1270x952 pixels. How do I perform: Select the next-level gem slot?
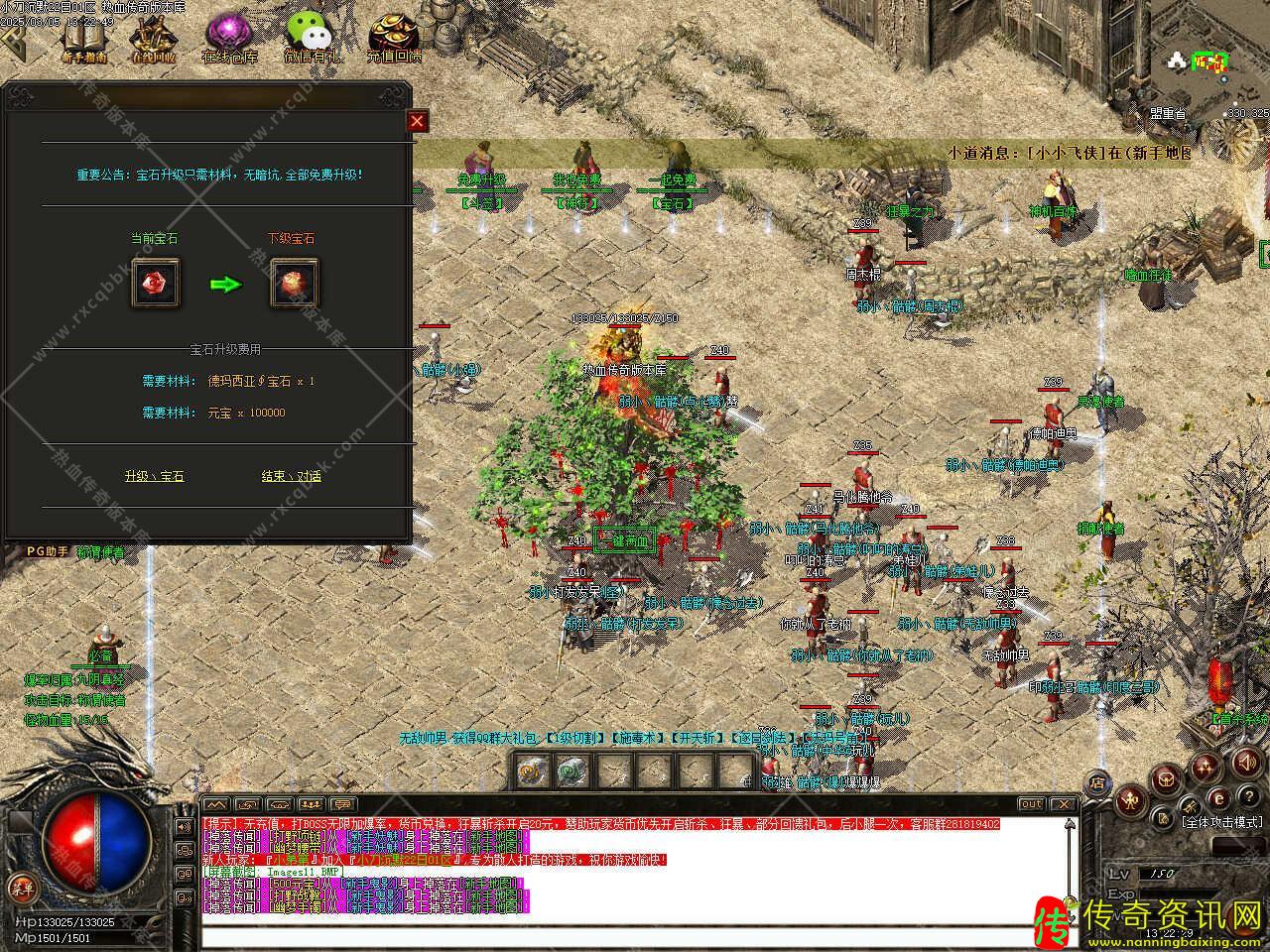[x=295, y=284]
